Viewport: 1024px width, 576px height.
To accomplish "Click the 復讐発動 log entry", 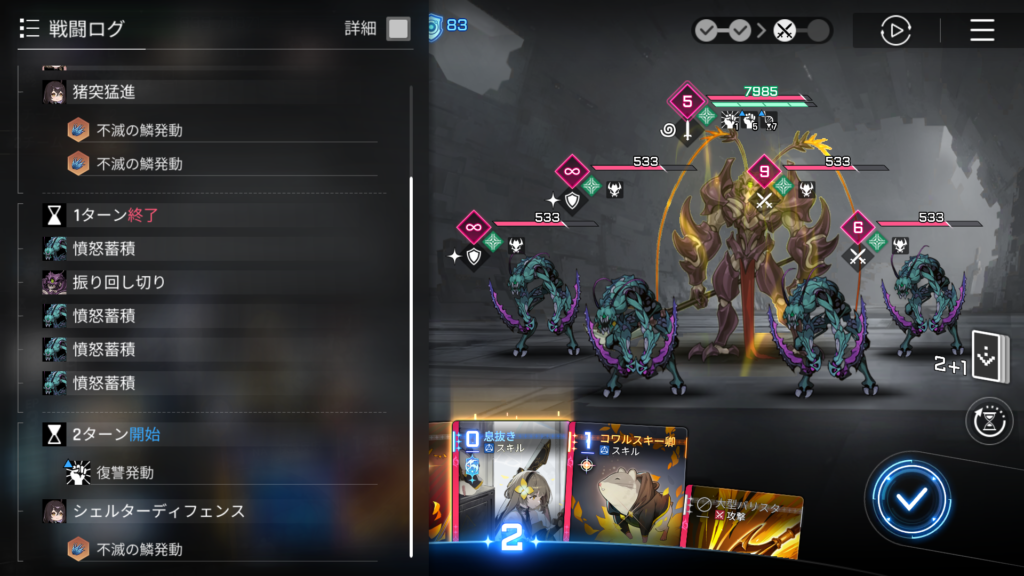I will (125, 473).
